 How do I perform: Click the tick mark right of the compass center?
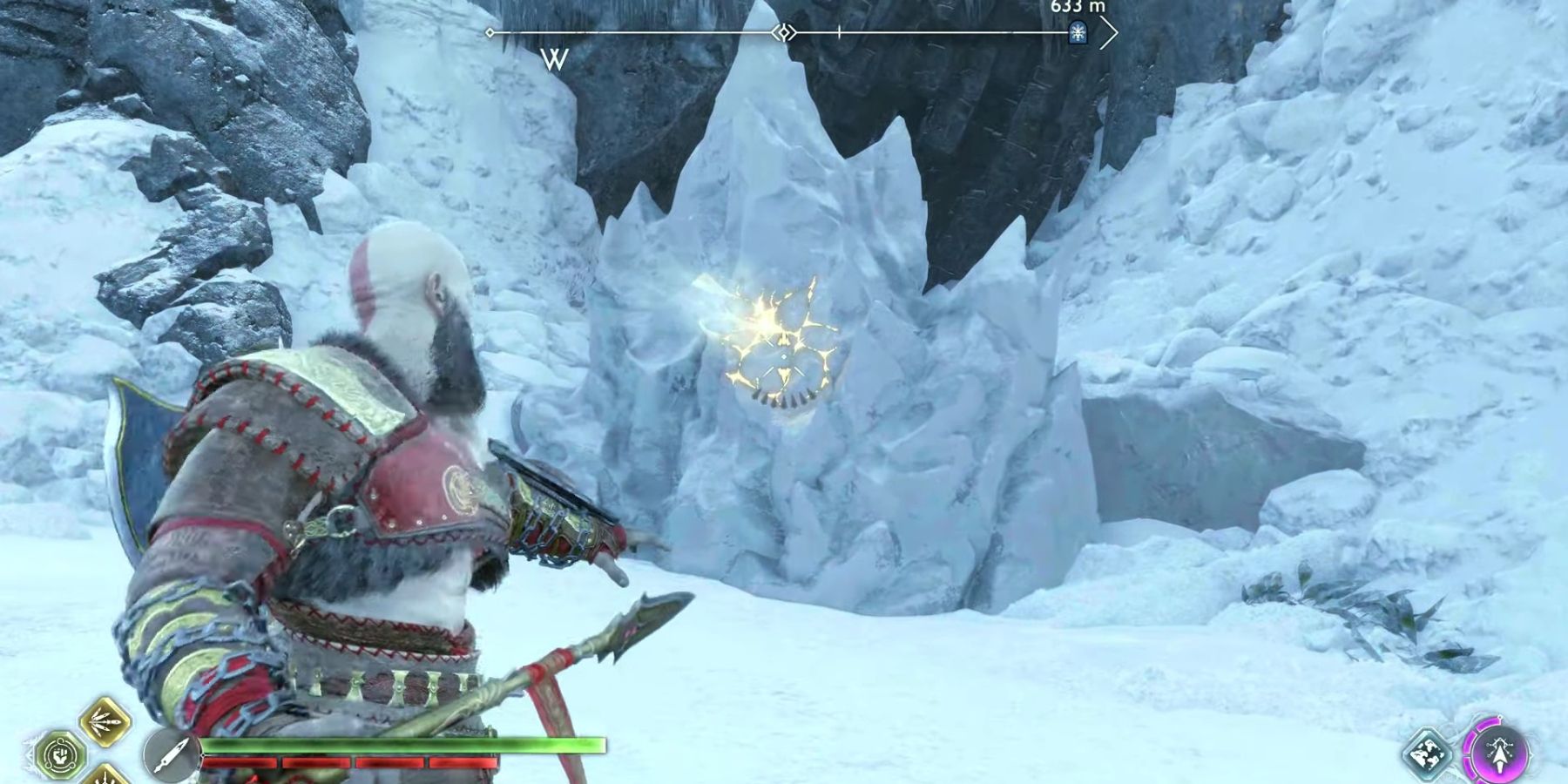[x=838, y=31]
